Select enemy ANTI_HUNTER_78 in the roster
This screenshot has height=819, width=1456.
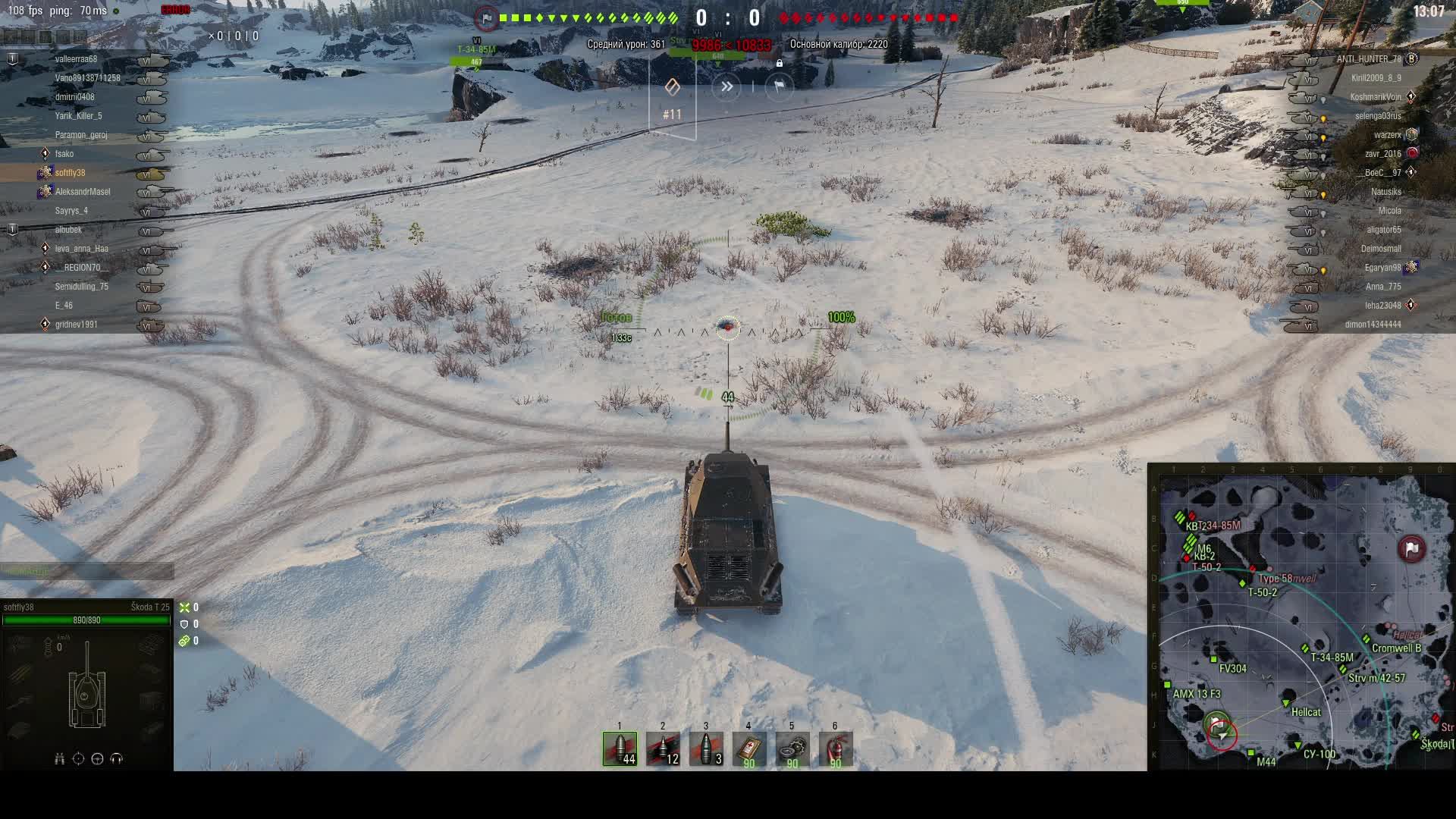[1368, 59]
